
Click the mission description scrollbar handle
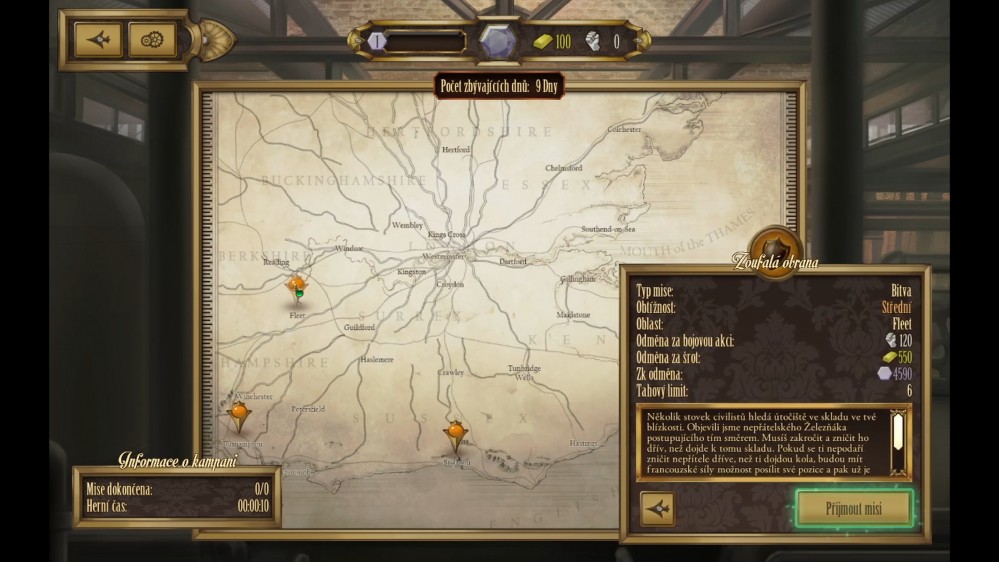coord(898,431)
